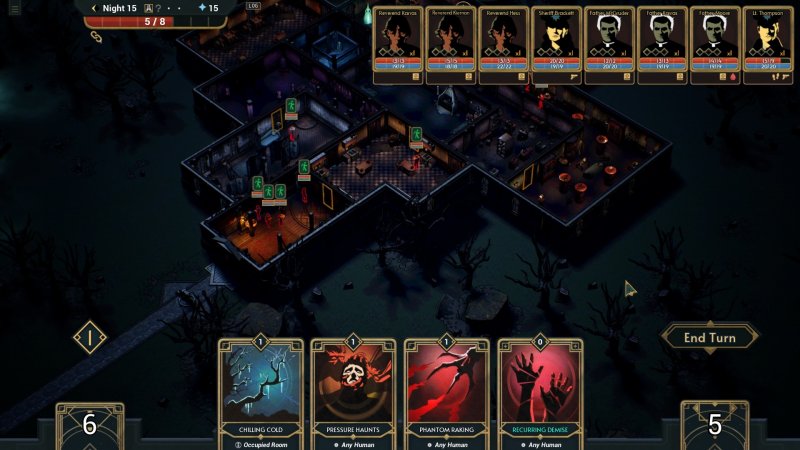Click the back arrow beside Night 15
This screenshot has width=800, height=450.
[94, 8]
